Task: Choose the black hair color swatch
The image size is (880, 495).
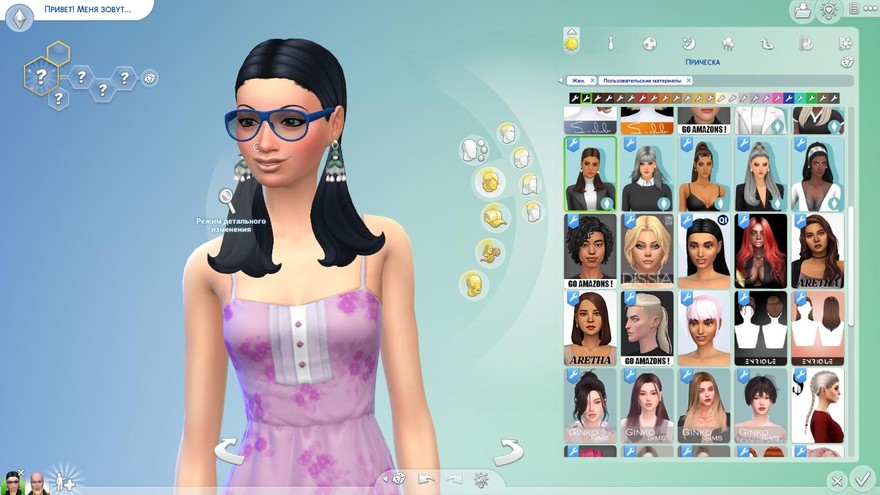Action: [575, 98]
